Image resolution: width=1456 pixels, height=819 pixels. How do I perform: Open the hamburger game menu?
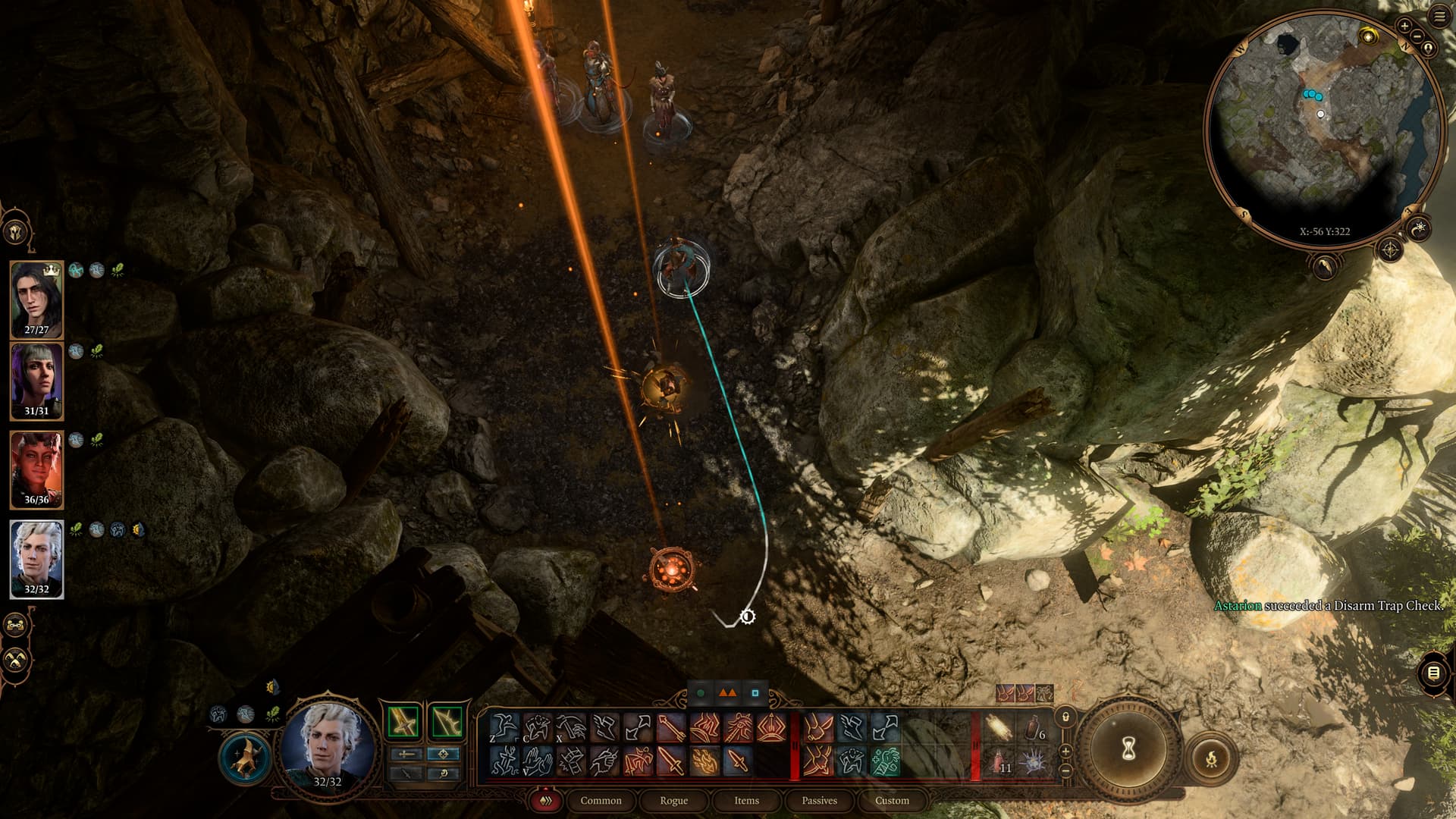tap(1439, 16)
